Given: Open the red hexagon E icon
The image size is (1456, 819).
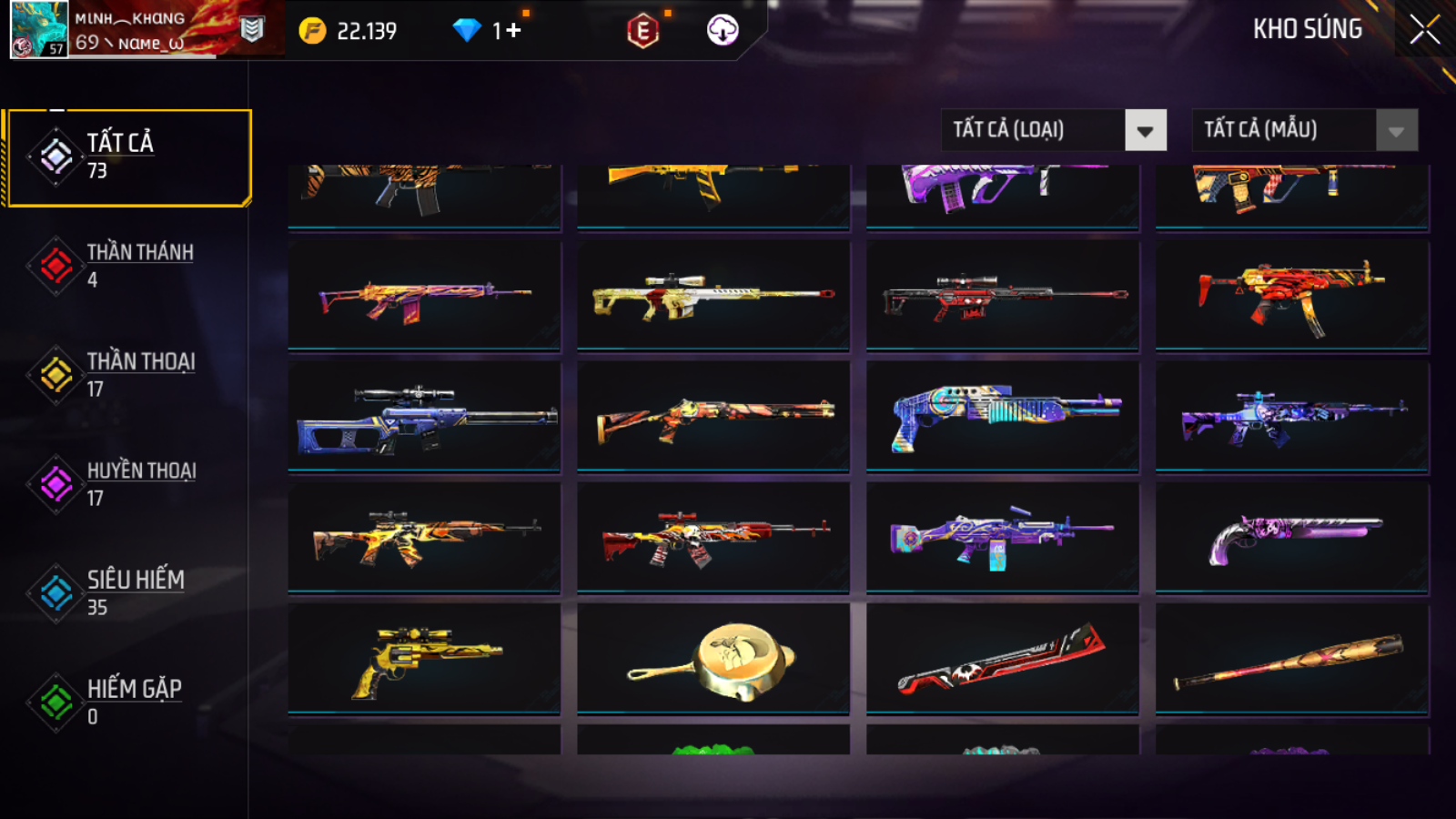Looking at the screenshot, I should click(x=642, y=31).
